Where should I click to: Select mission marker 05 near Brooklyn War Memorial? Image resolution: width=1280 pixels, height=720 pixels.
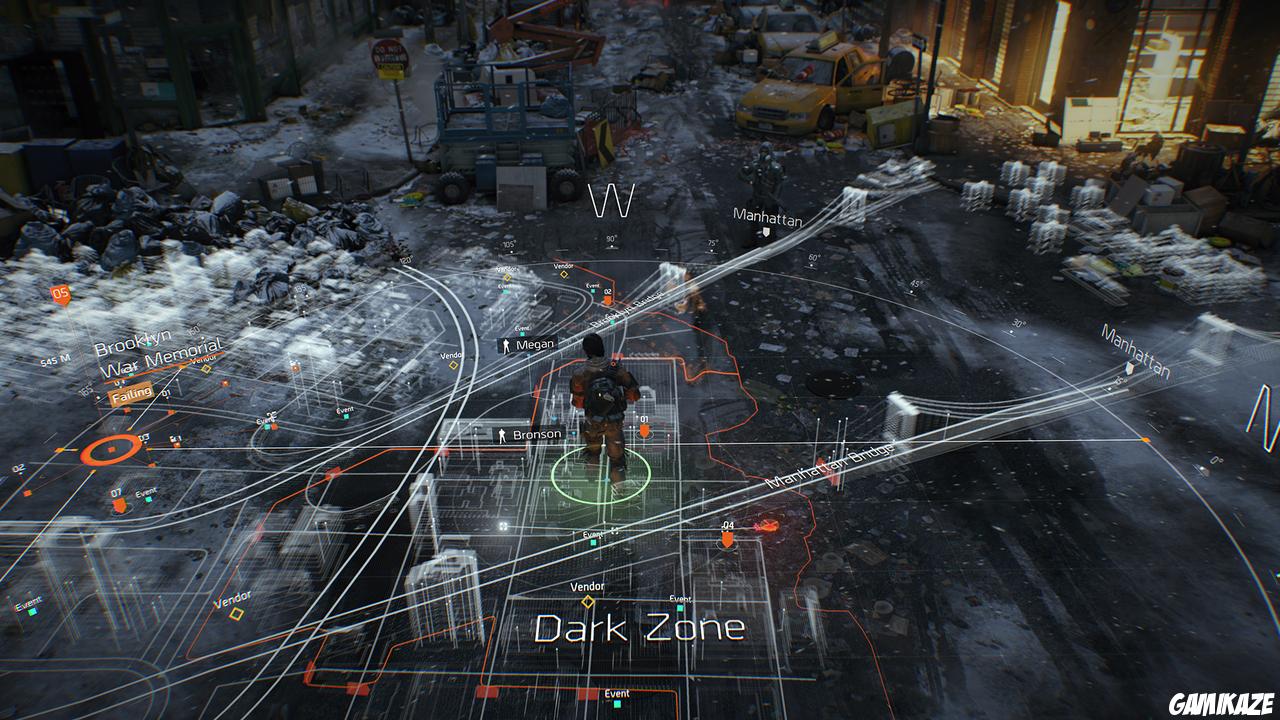(60, 296)
